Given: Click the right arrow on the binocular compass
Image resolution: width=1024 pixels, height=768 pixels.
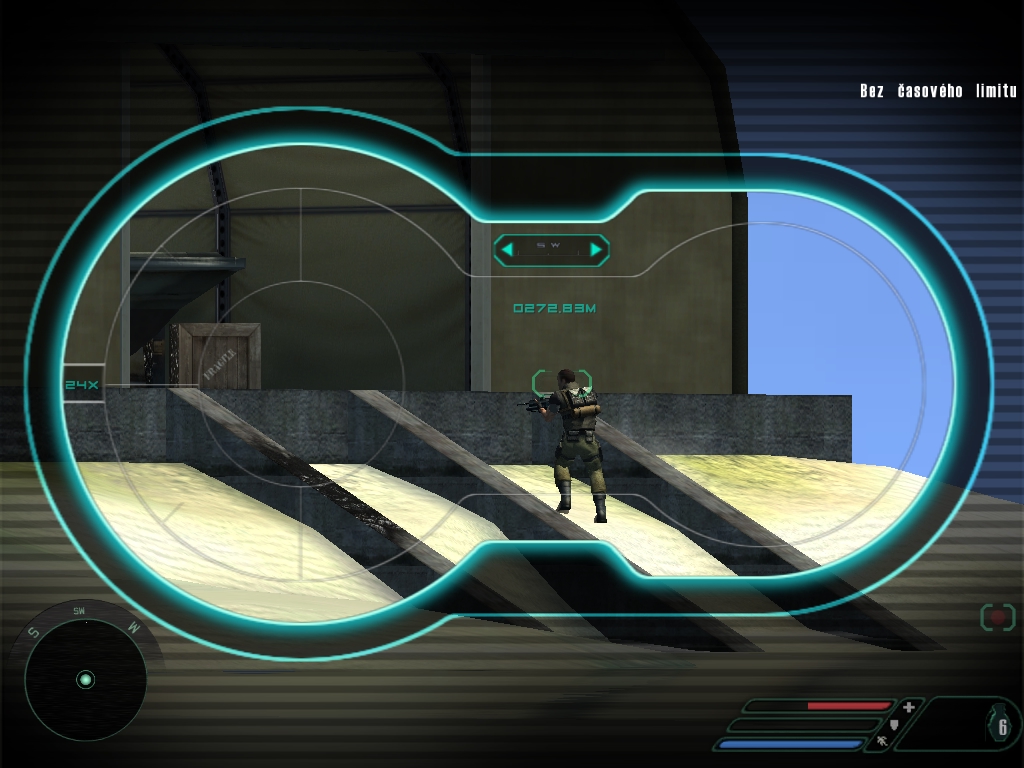Looking at the screenshot, I should [x=596, y=249].
